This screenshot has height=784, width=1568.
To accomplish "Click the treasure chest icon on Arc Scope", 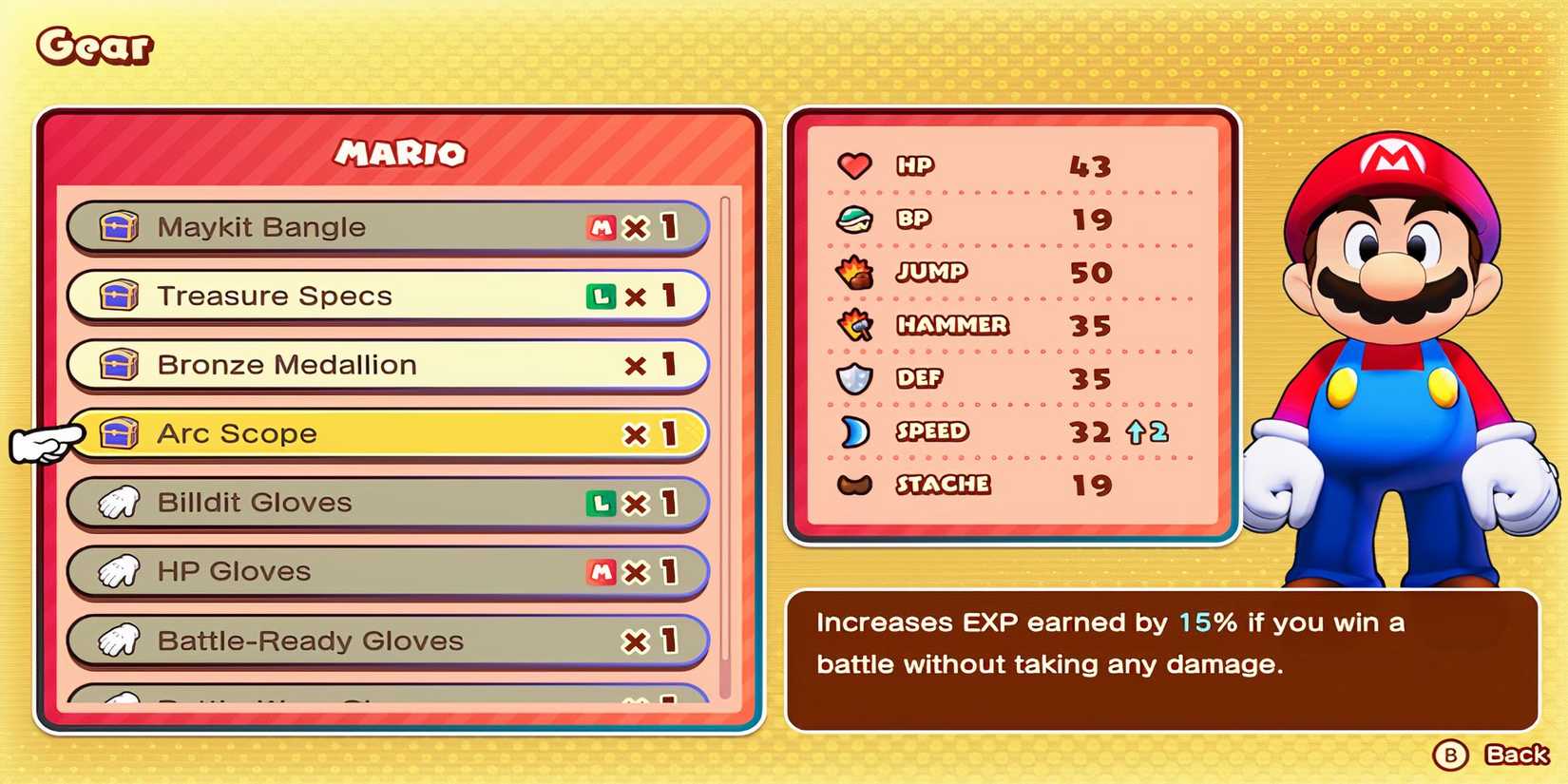I will [118, 432].
